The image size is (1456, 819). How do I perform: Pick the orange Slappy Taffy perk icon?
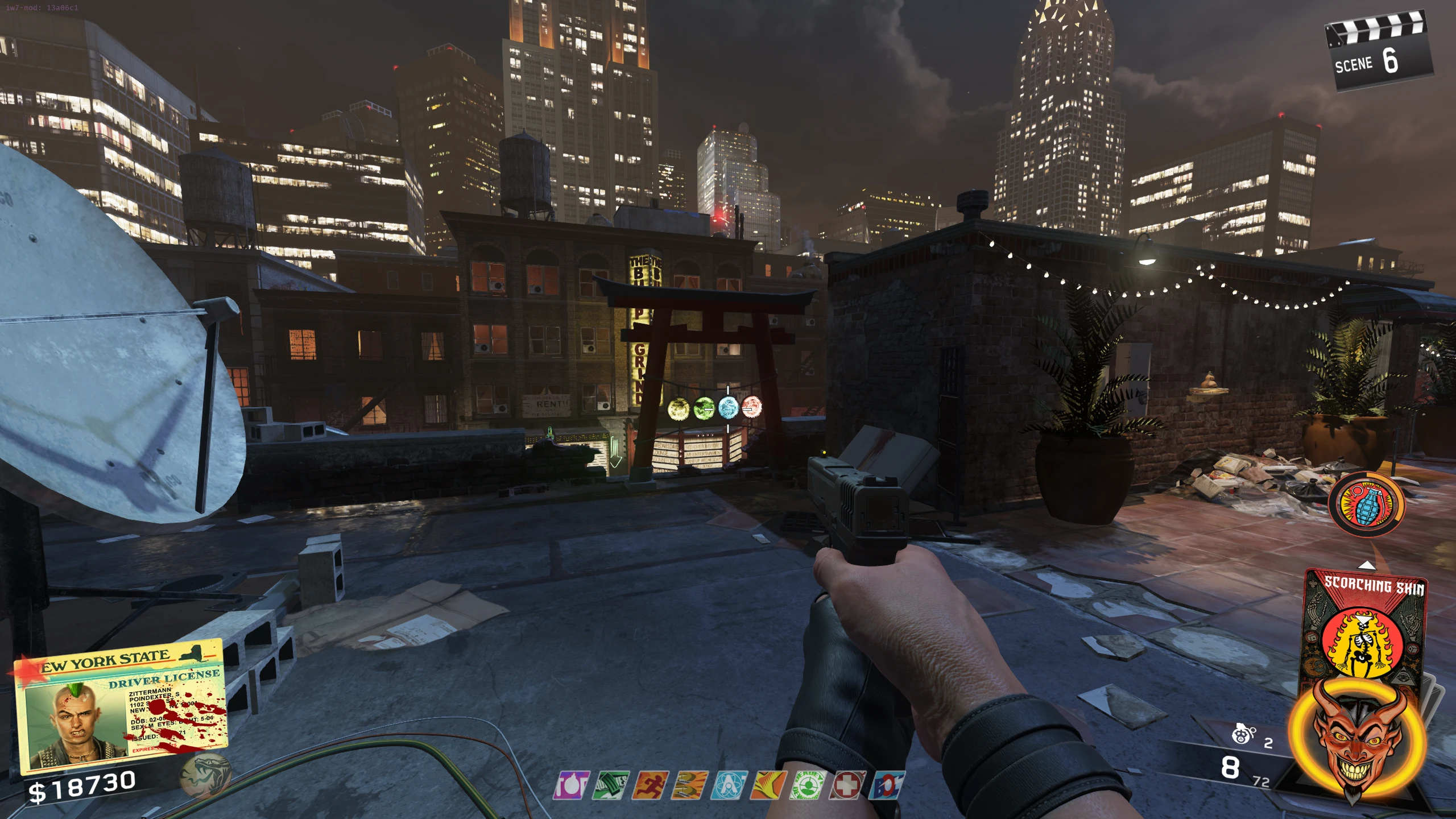(768, 785)
